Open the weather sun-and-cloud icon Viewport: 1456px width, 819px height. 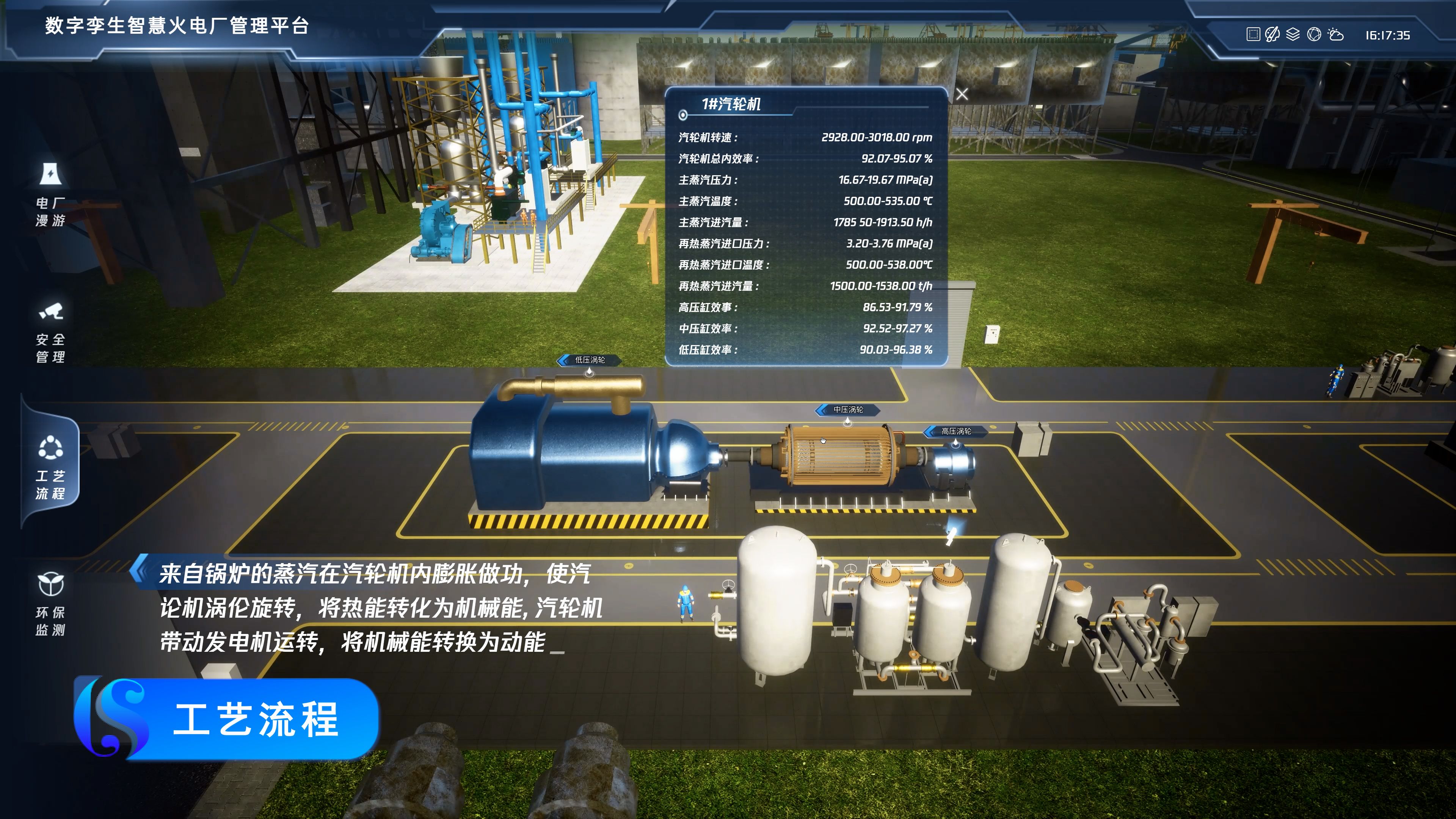pyautogui.click(x=1335, y=35)
